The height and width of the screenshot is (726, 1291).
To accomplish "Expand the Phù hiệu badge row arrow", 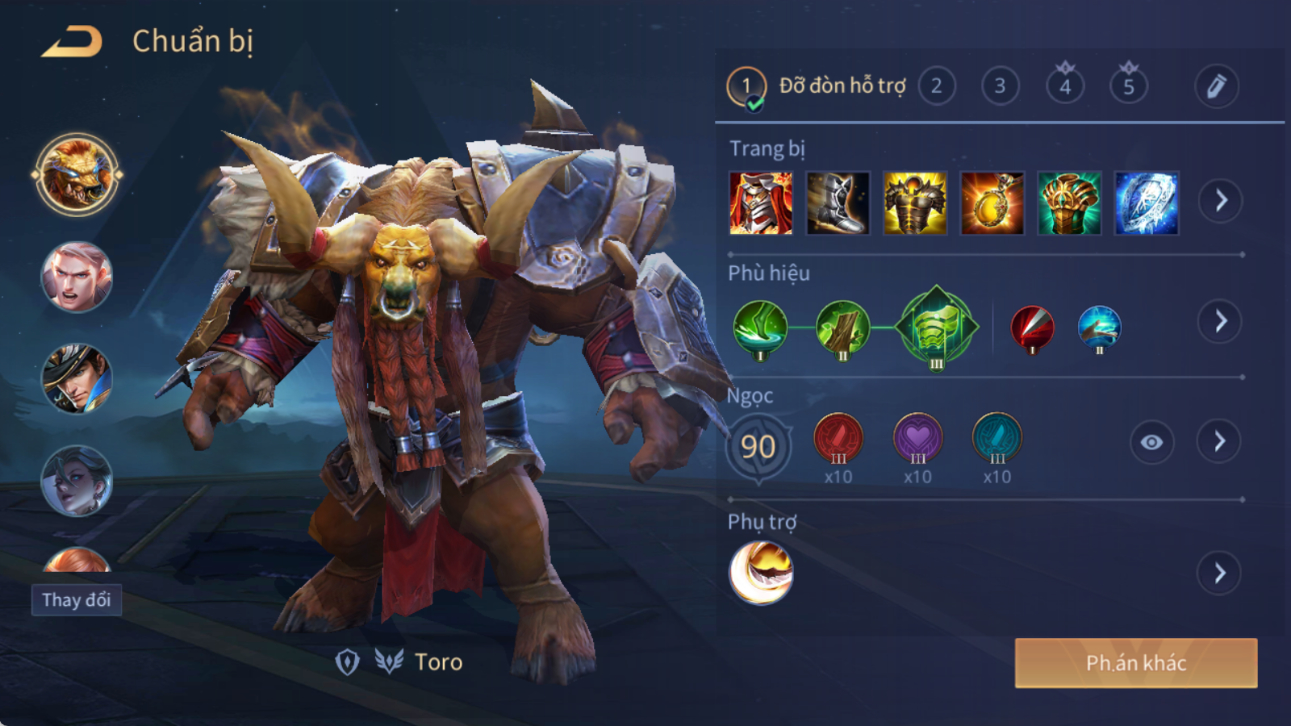I will pos(1219,322).
